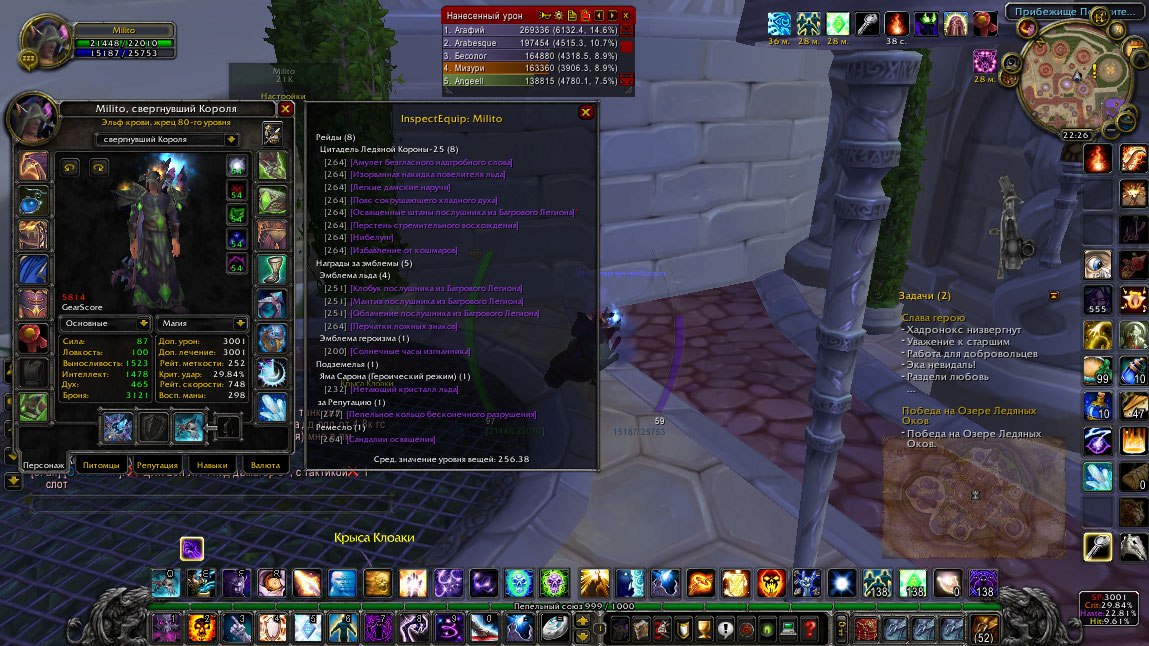
Task: Click the Амулет безгласного надгробного слова link
Action: pos(431,161)
